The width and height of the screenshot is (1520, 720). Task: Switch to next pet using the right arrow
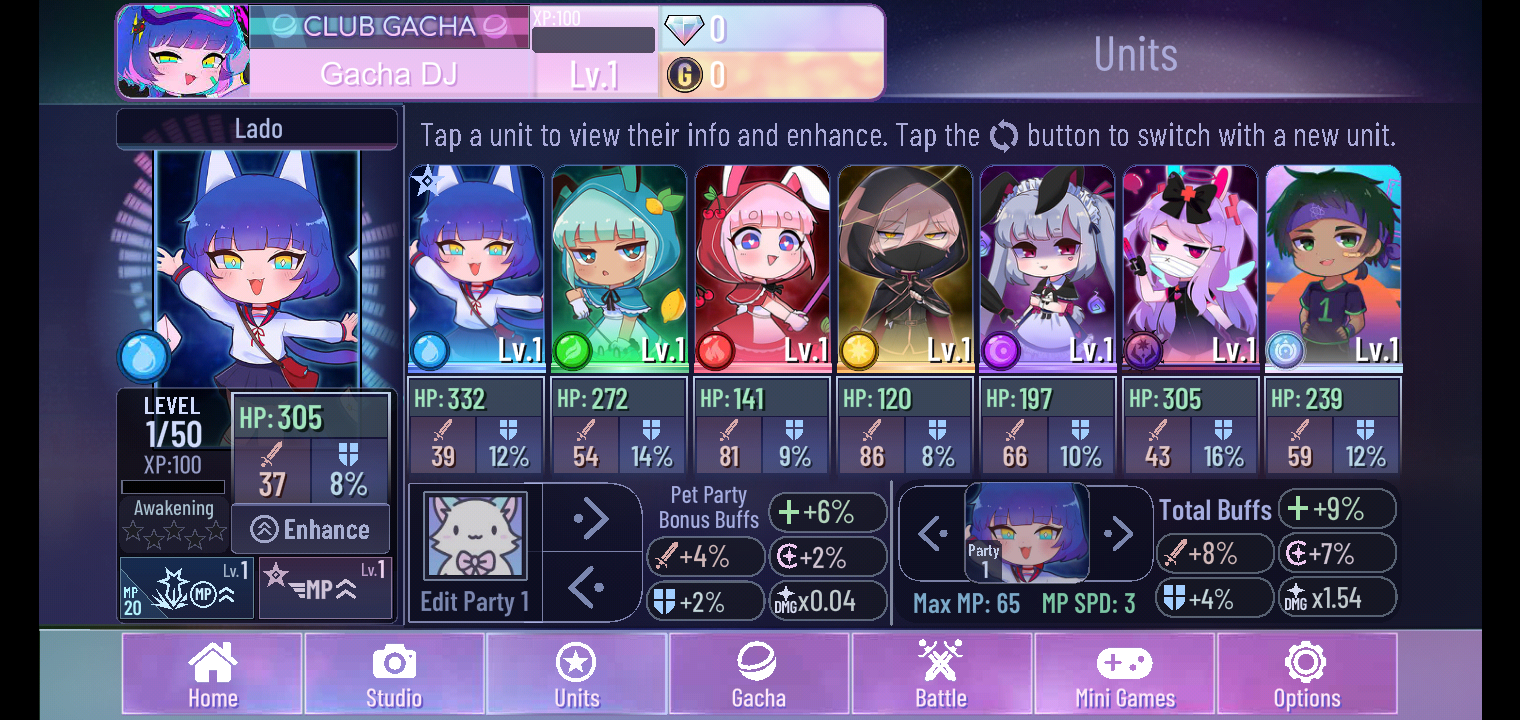click(x=591, y=519)
